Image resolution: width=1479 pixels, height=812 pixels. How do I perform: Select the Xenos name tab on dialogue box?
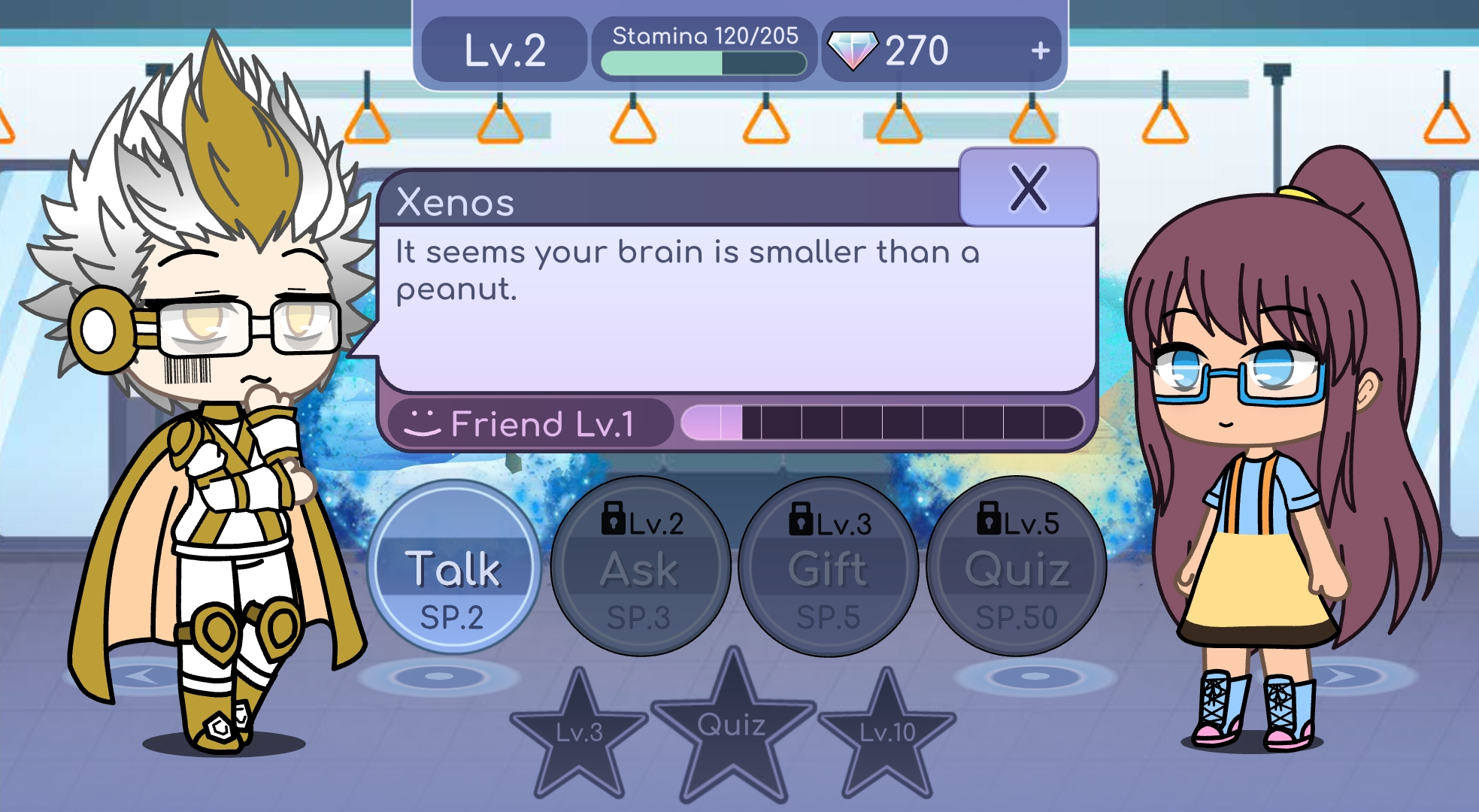[x=455, y=201]
